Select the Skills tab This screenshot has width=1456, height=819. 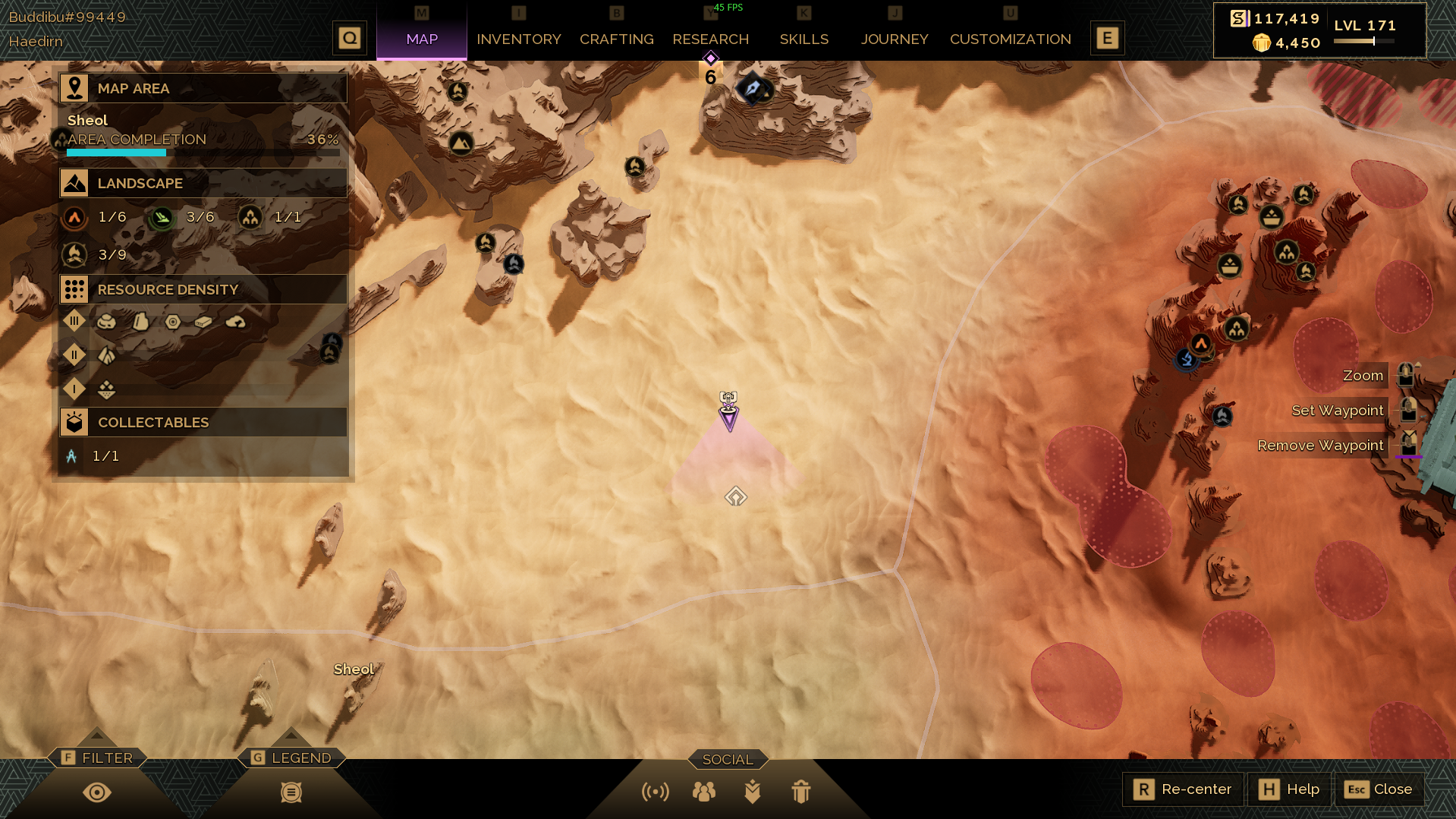tap(803, 39)
